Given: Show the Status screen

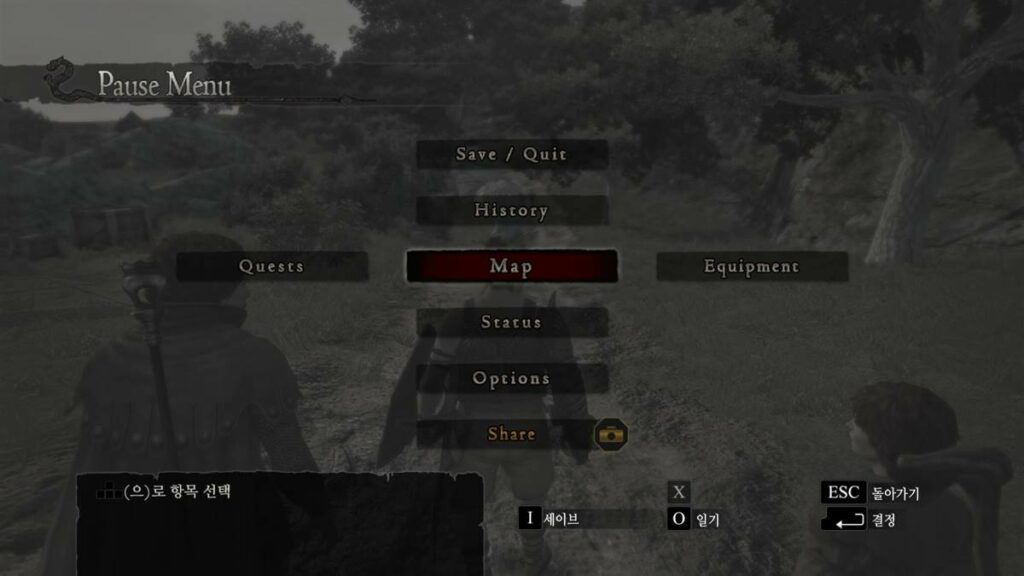Looking at the screenshot, I should [x=511, y=323].
